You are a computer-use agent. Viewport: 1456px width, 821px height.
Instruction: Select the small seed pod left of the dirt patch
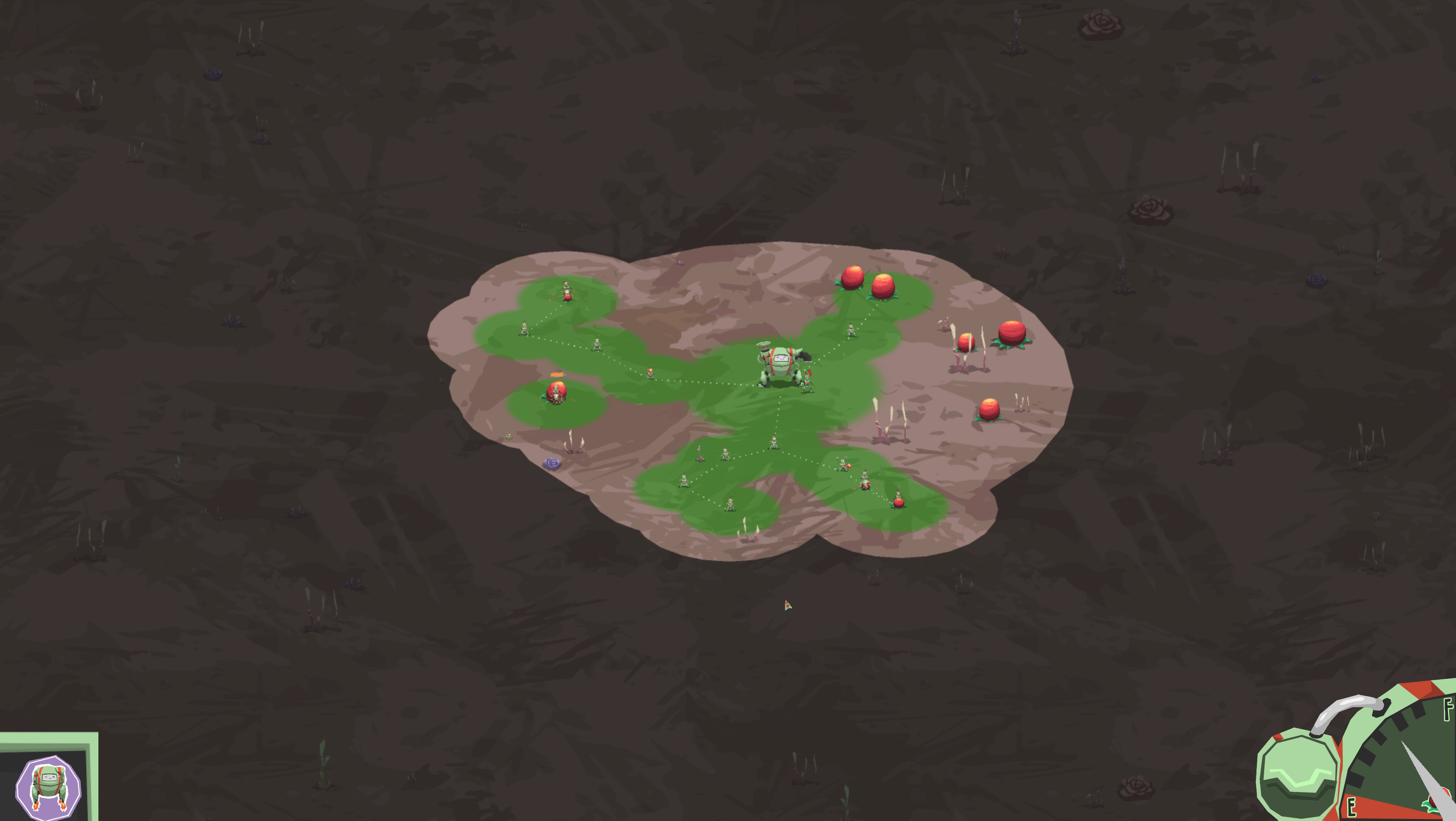[x=508, y=436]
